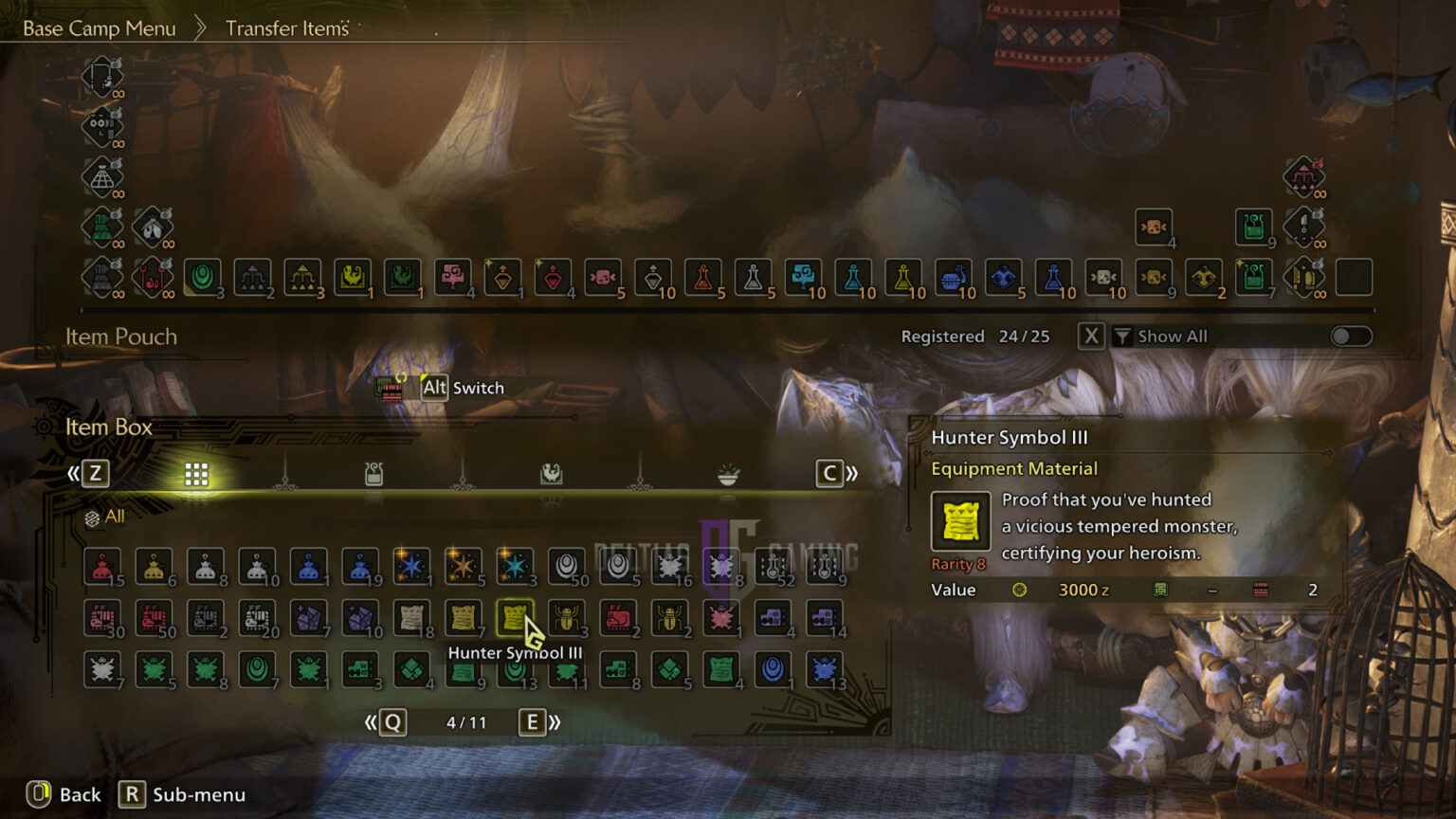
Task: Select the green orb pouch item with 3
Action: click(202, 277)
